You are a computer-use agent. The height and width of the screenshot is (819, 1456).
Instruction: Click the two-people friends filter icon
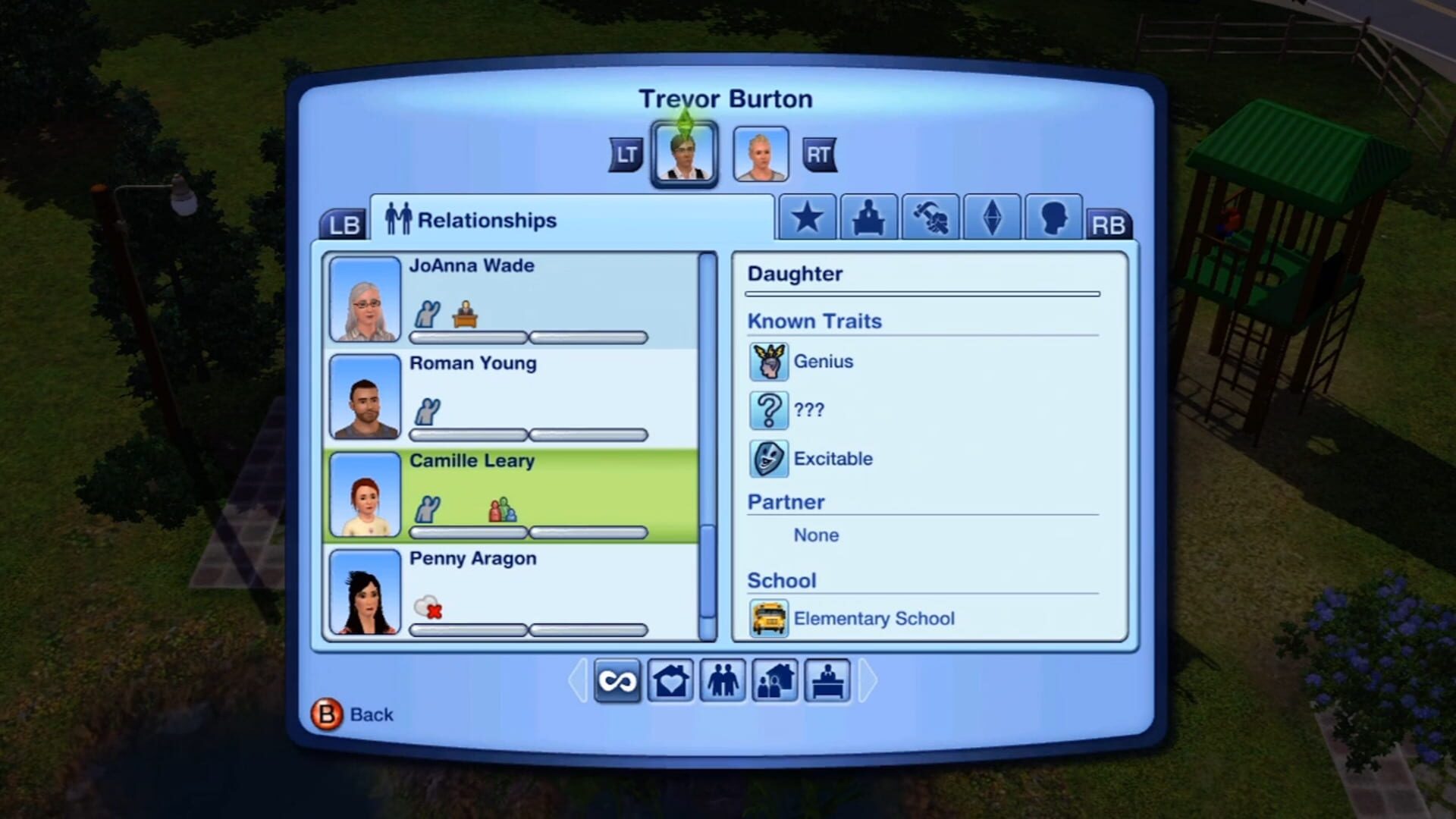[723, 681]
